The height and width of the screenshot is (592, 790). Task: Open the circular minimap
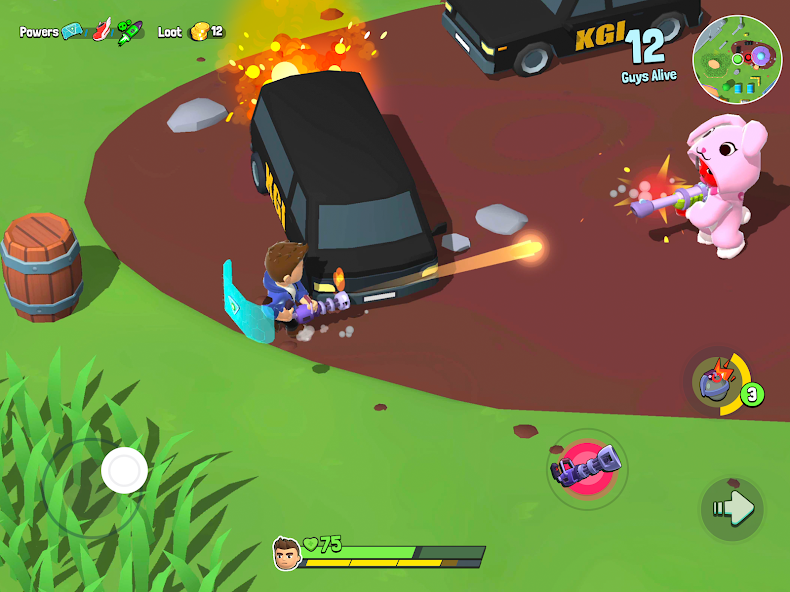737,57
